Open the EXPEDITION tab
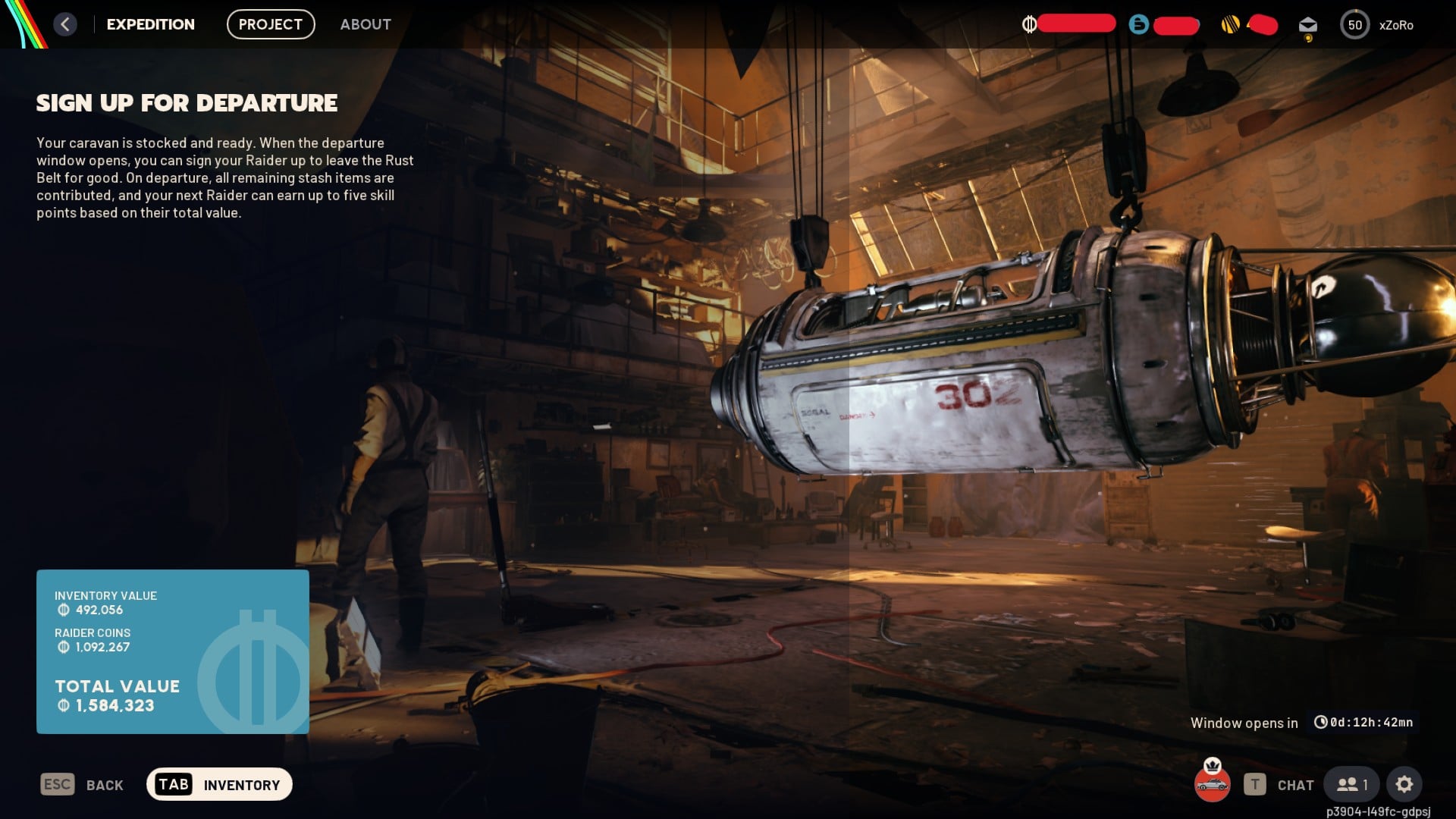Viewport: 1456px width, 819px height. (x=150, y=24)
